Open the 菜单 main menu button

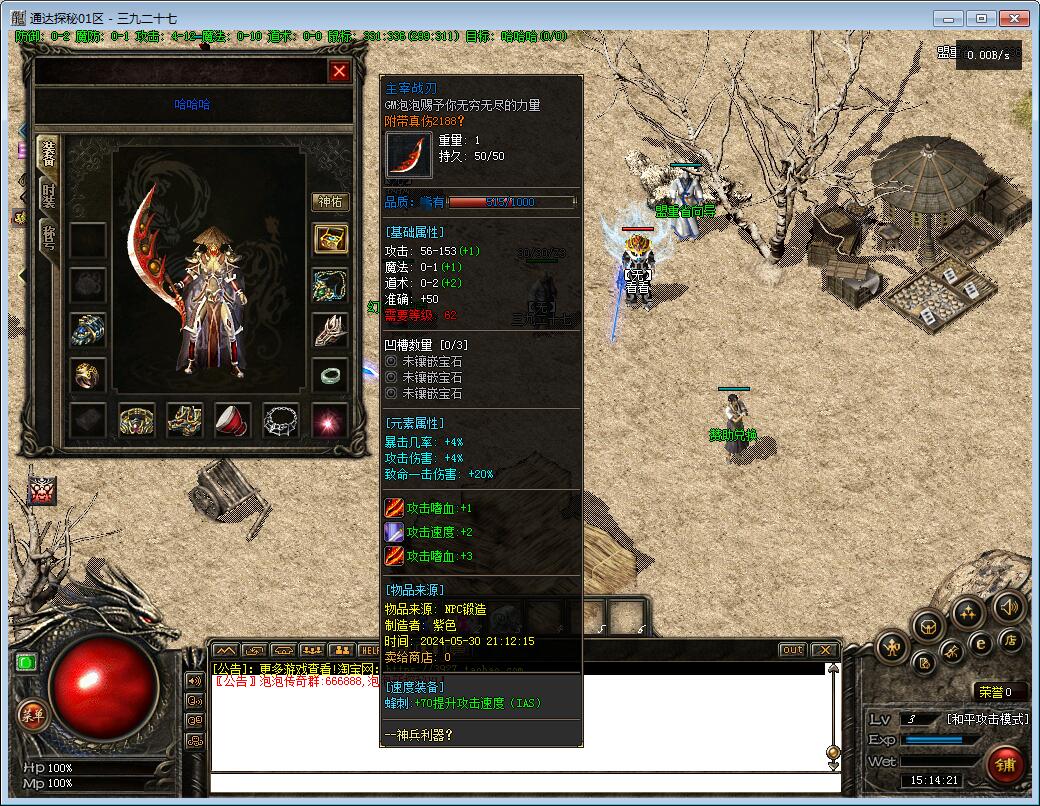tap(32, 714)
